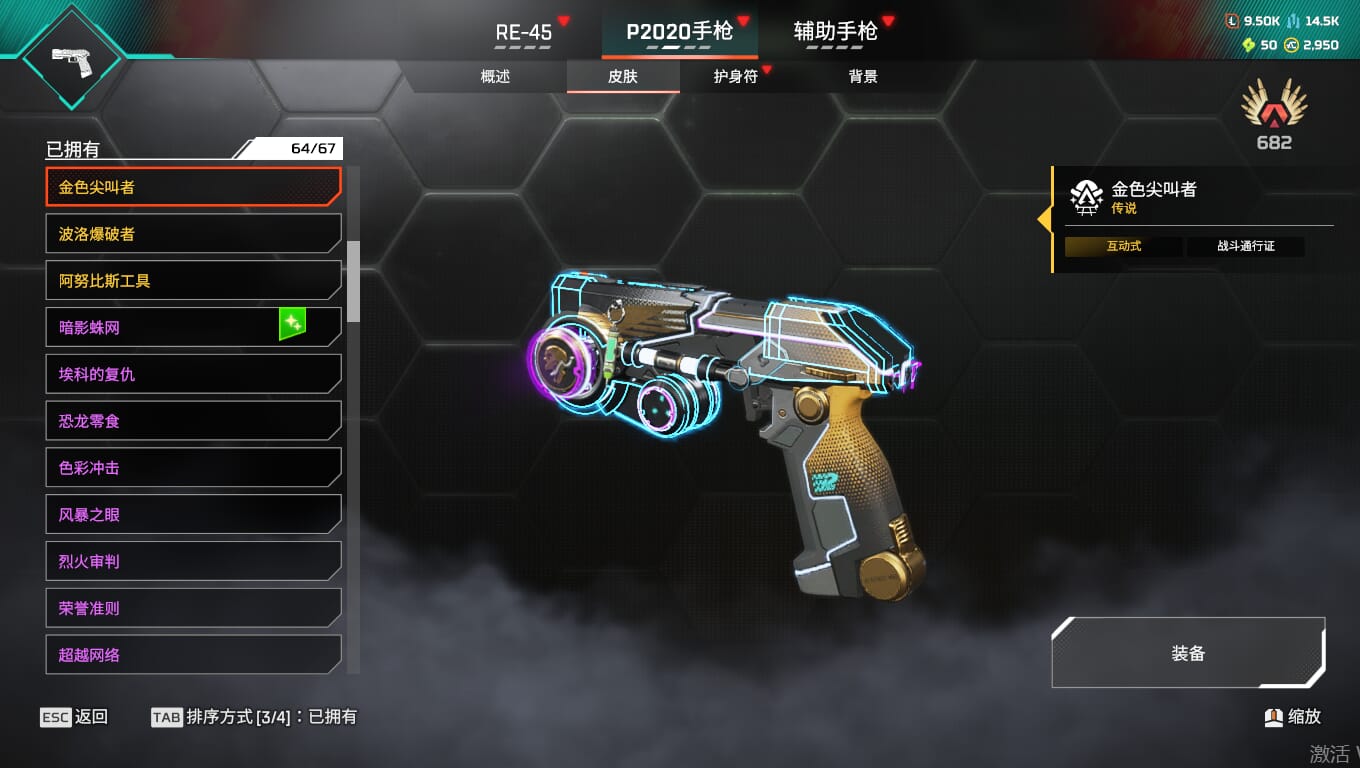Screen dimensions: 1360x768
Task: Click the 装备 equip button
Action: coord(1188,653)
